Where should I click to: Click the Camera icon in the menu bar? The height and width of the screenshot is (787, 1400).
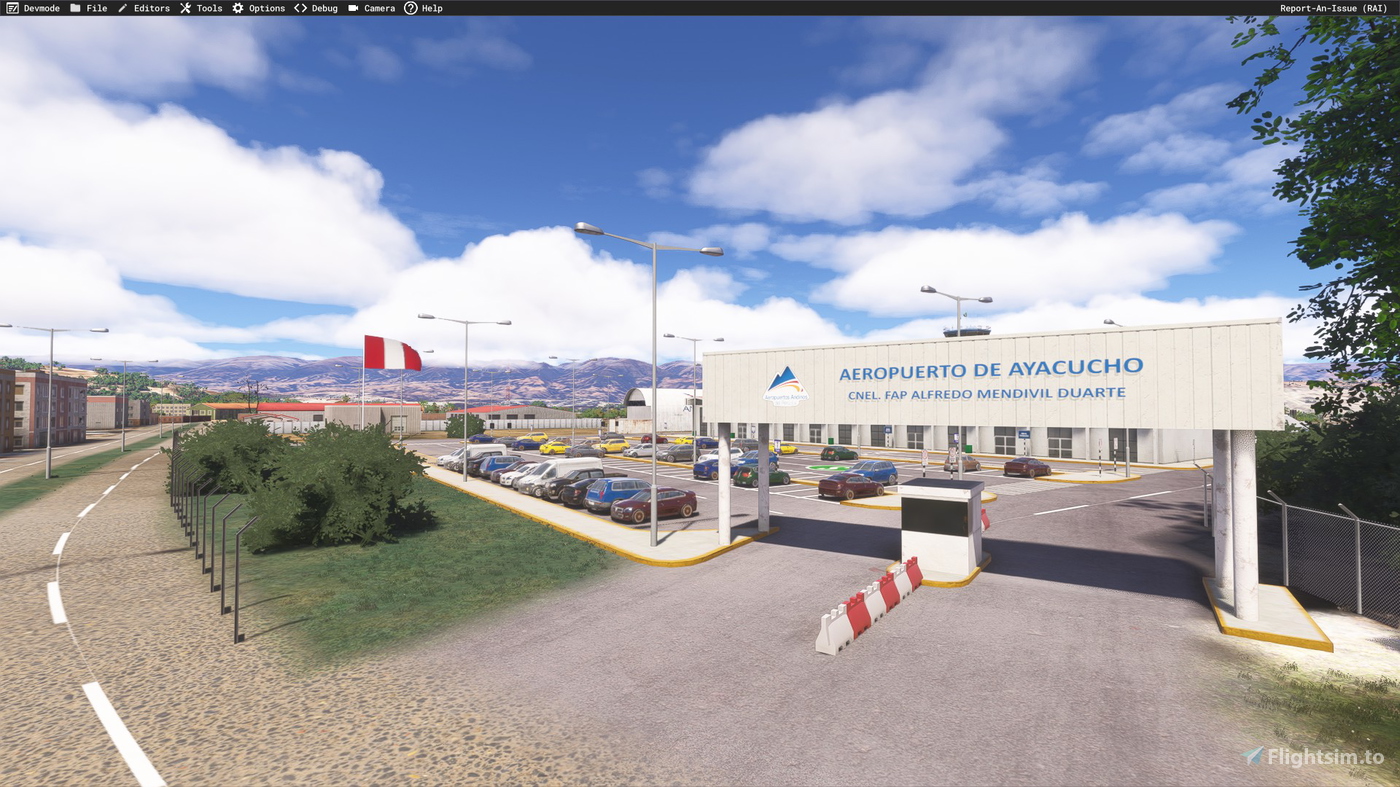coord(352,7)
